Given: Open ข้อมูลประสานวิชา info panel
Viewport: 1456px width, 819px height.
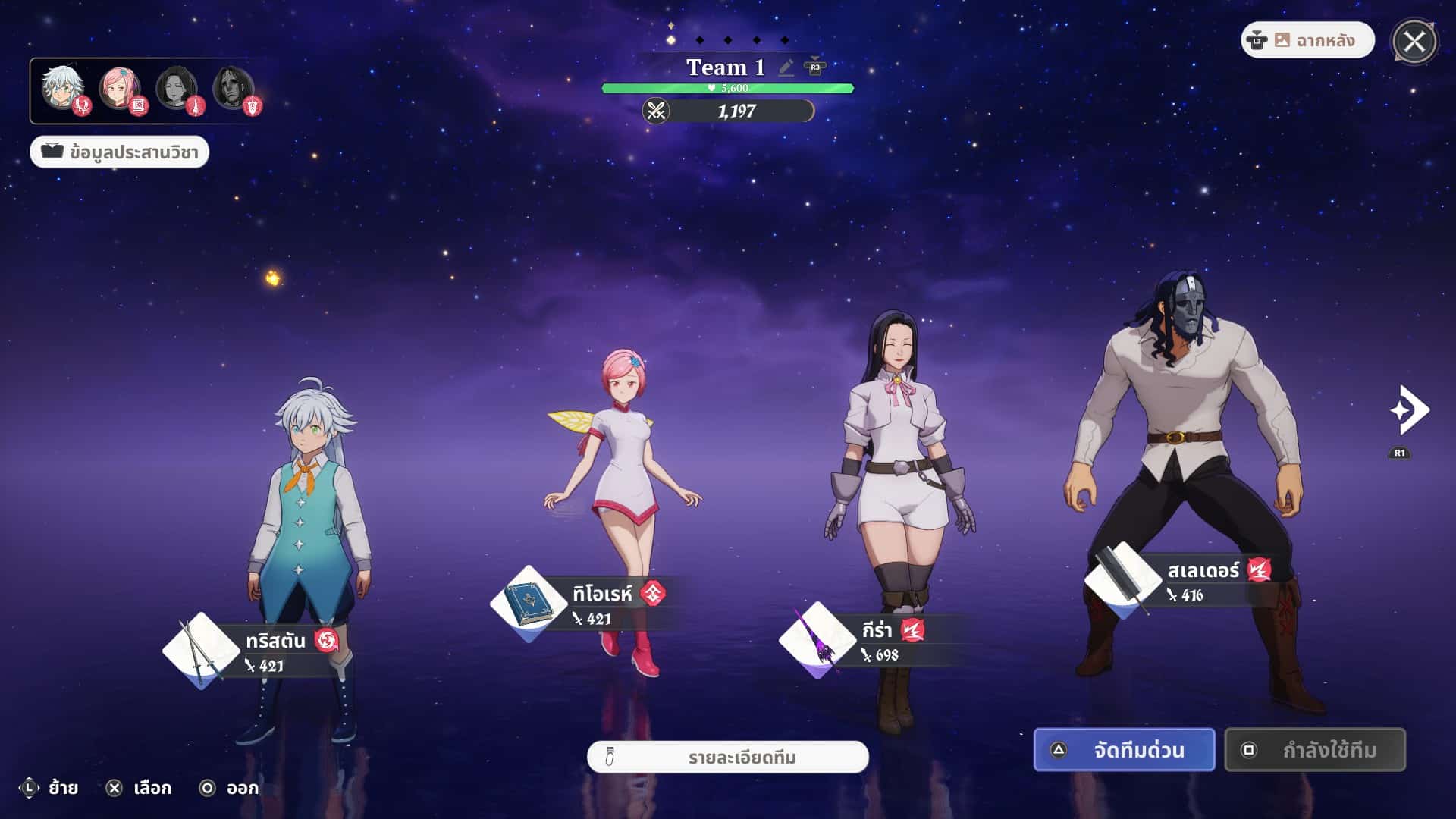Looking at the screenshot, I should (x=120, y=152).
